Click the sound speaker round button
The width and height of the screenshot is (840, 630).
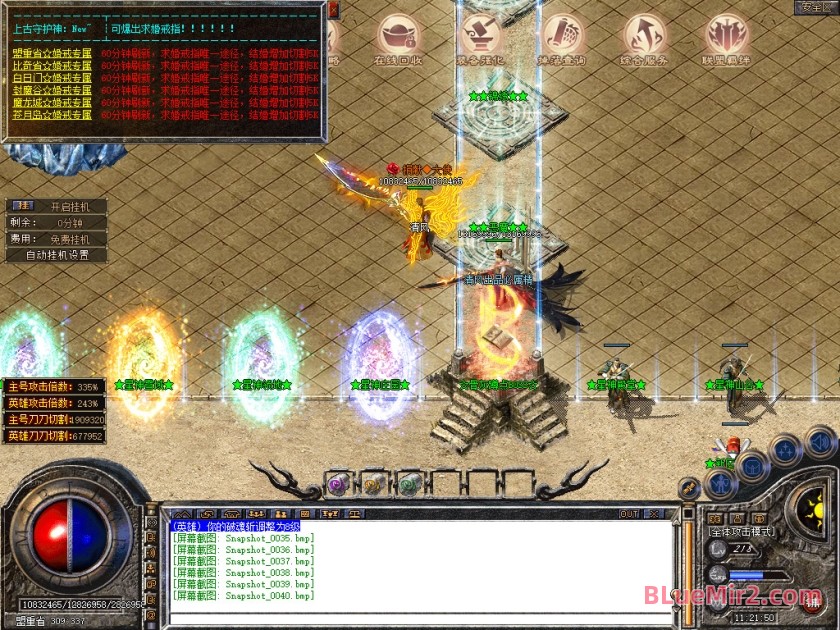coord(818,441)
